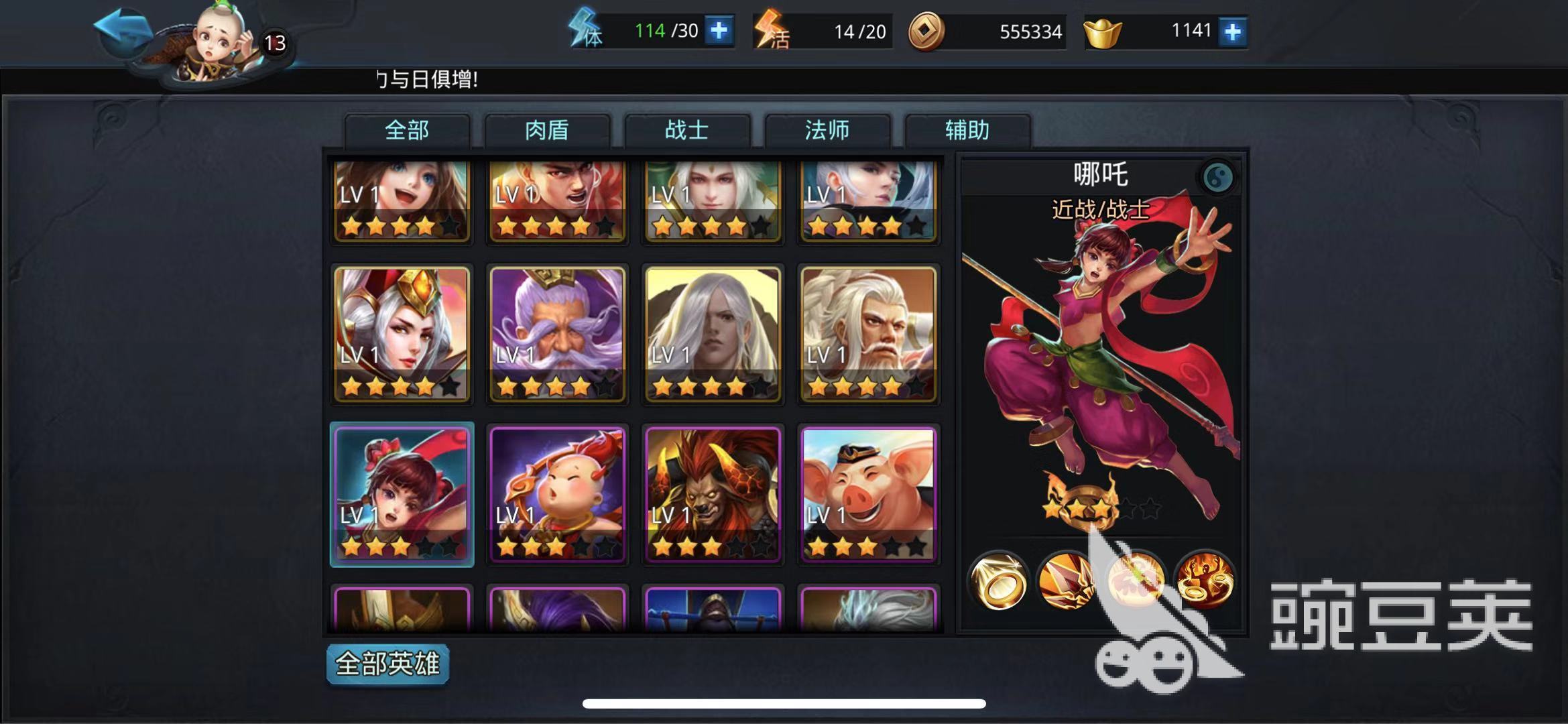Select the 辅助 tab

click(967, 130)
